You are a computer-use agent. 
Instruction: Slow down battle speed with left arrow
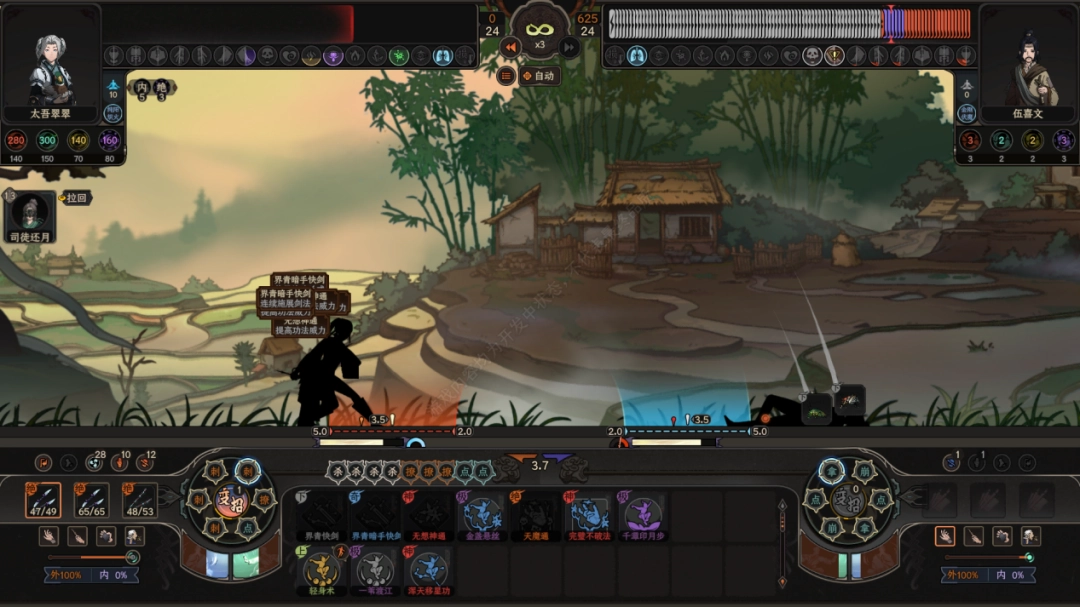coord(510,46)
